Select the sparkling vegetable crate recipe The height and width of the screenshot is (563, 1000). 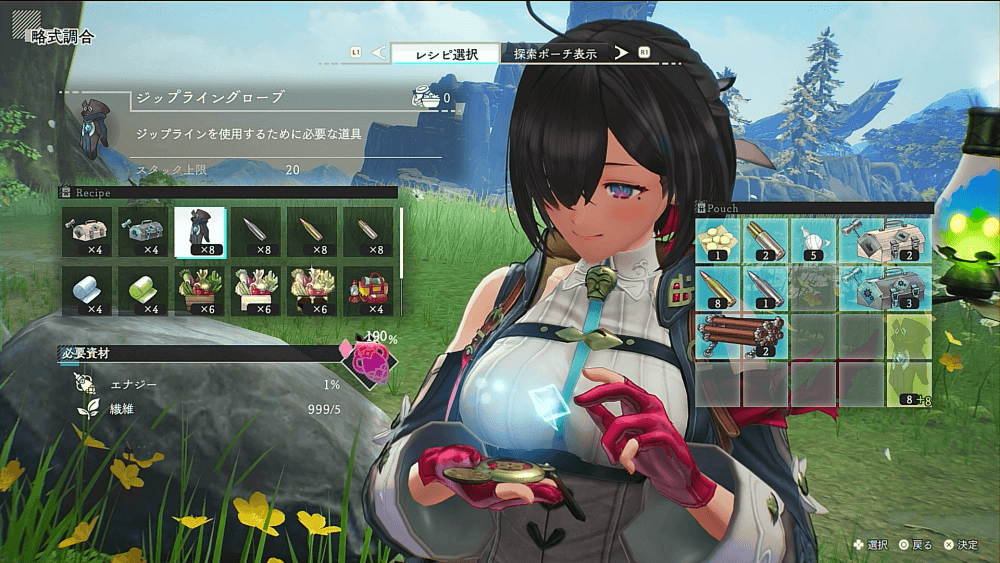pyautogui.click(x=312, y=290)
